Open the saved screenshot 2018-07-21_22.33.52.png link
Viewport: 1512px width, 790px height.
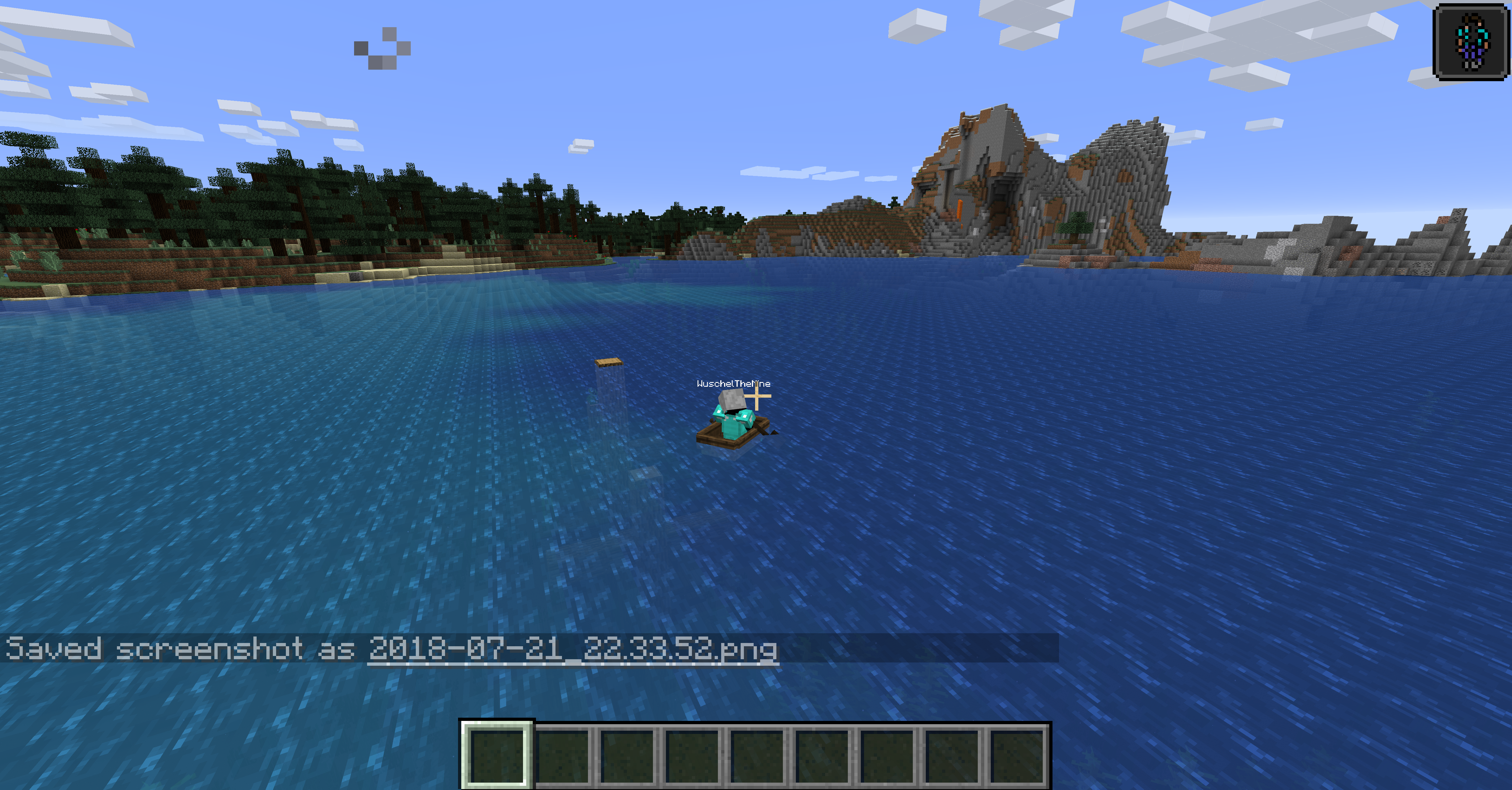(x=572, y=649)
